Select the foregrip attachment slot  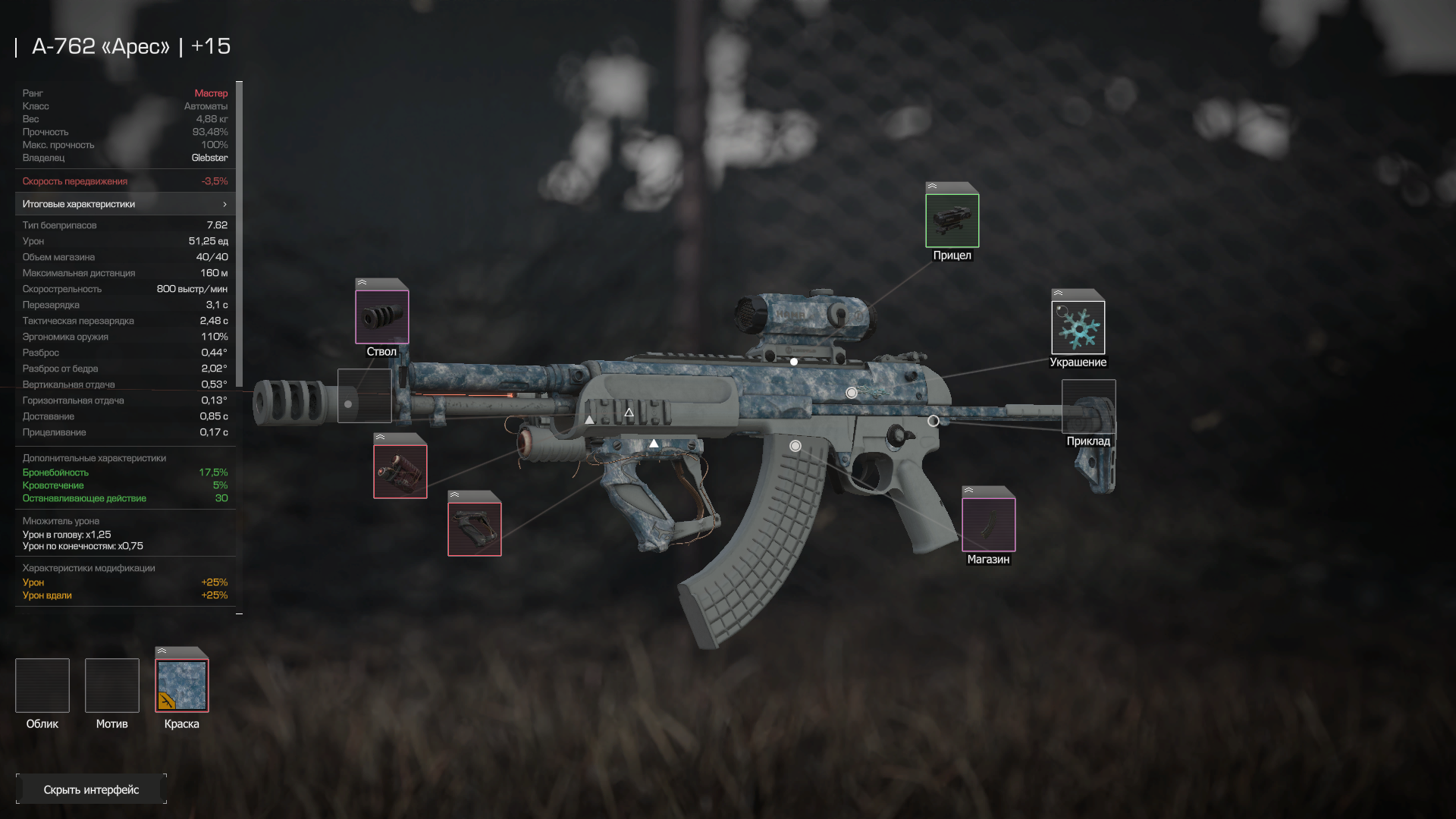click(x=474, y=529)
